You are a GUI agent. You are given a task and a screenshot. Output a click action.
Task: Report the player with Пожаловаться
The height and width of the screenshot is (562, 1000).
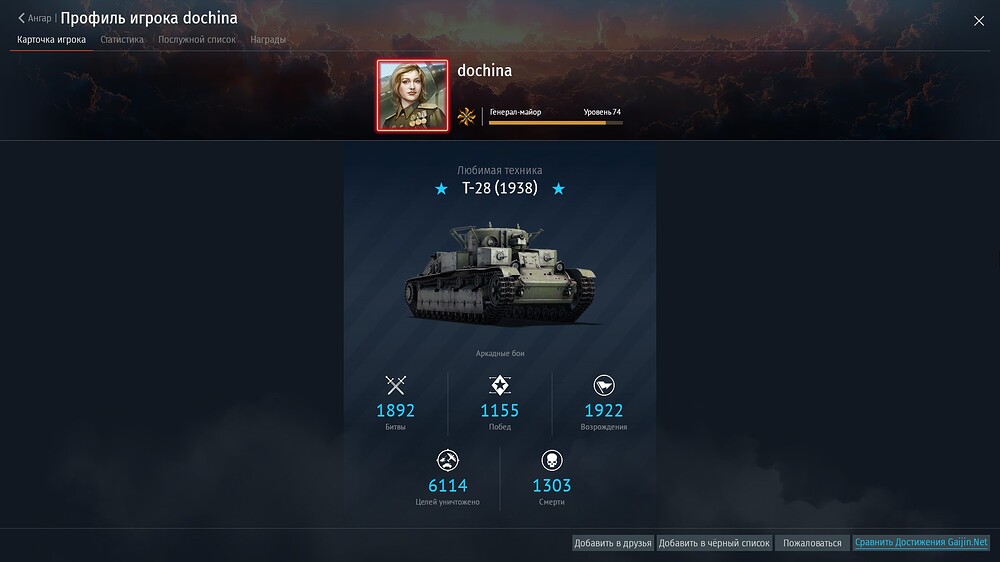812,543
